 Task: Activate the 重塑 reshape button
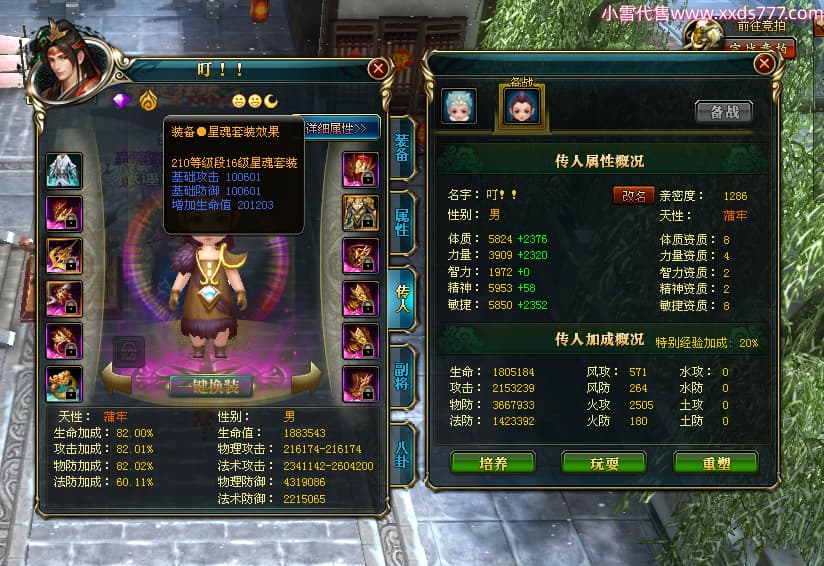pyautogui.click(x=715, y=463)
